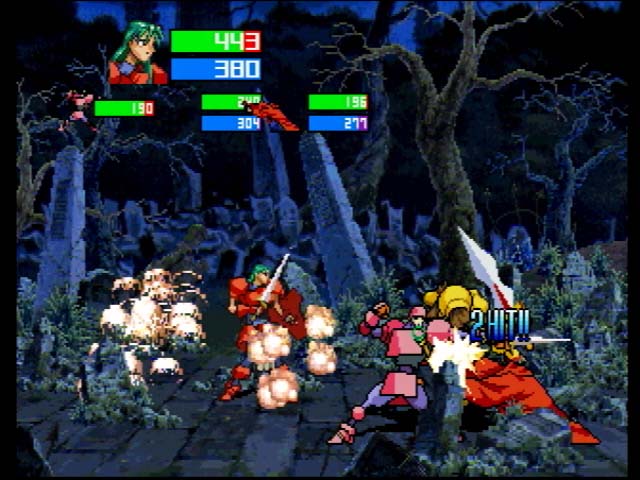
Task: Select the green-haired hero portrait
Action: (138, 55)
